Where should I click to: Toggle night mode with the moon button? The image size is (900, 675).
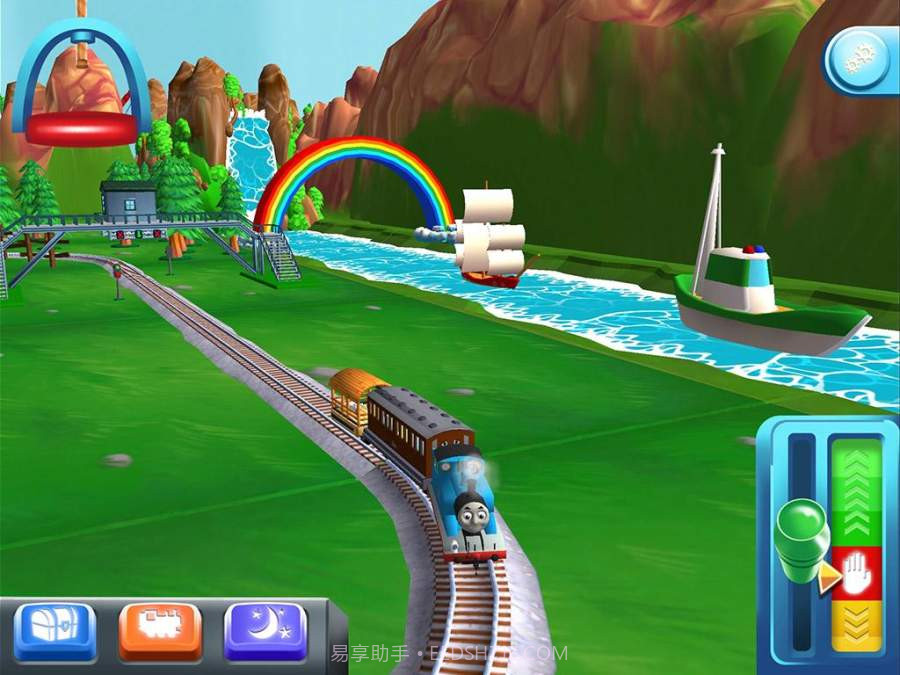coord(265,630)
